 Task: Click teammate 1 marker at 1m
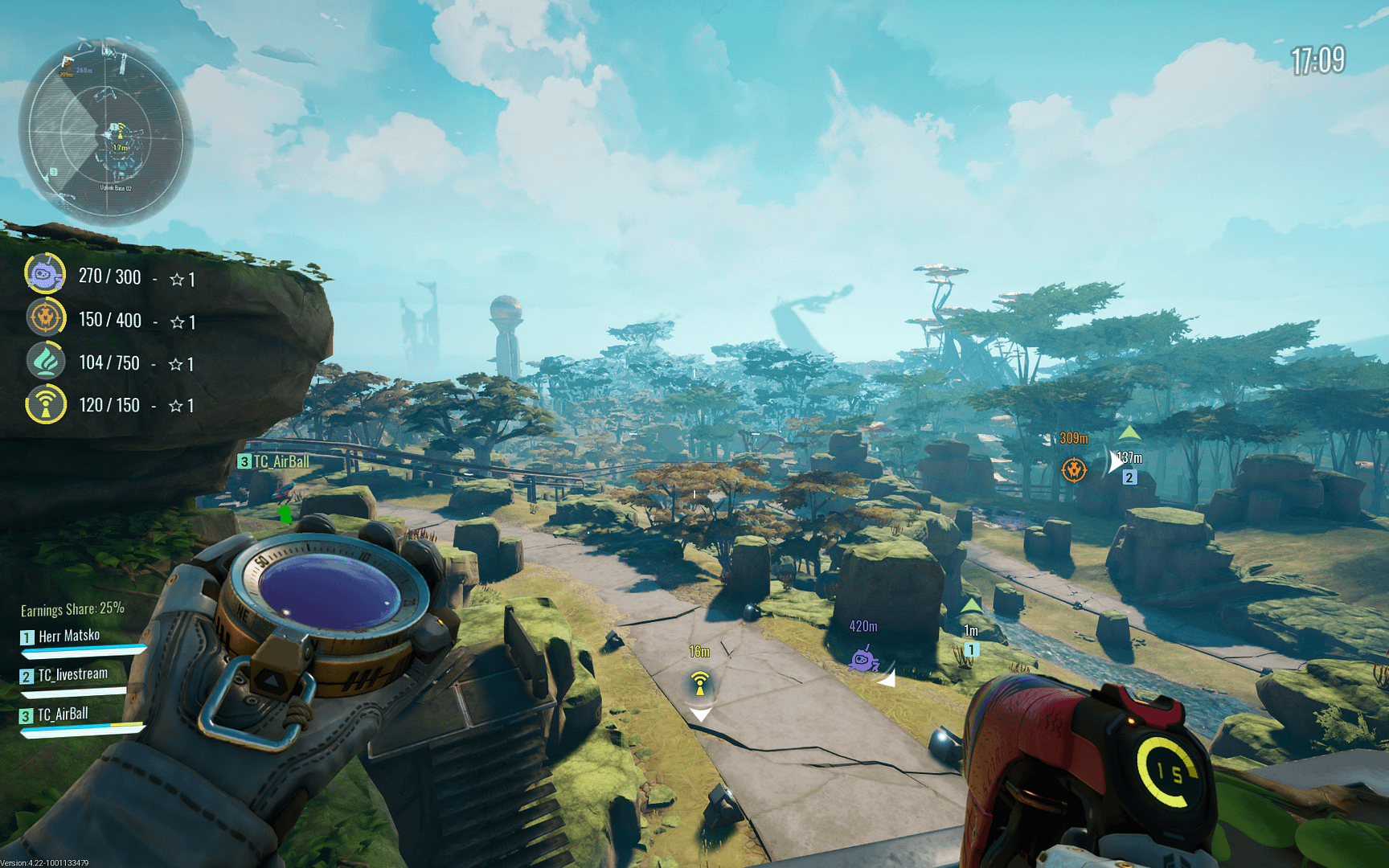(971, 649)
